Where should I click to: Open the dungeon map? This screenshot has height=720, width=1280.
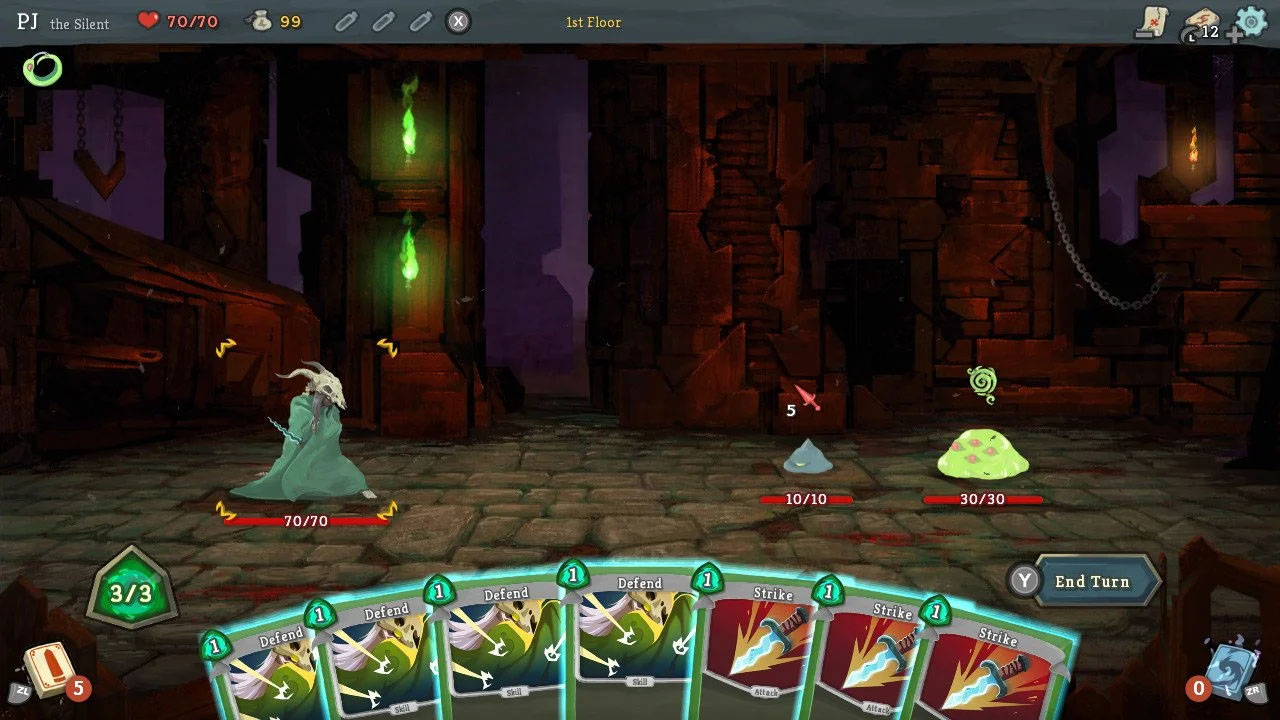[1154, 22]
